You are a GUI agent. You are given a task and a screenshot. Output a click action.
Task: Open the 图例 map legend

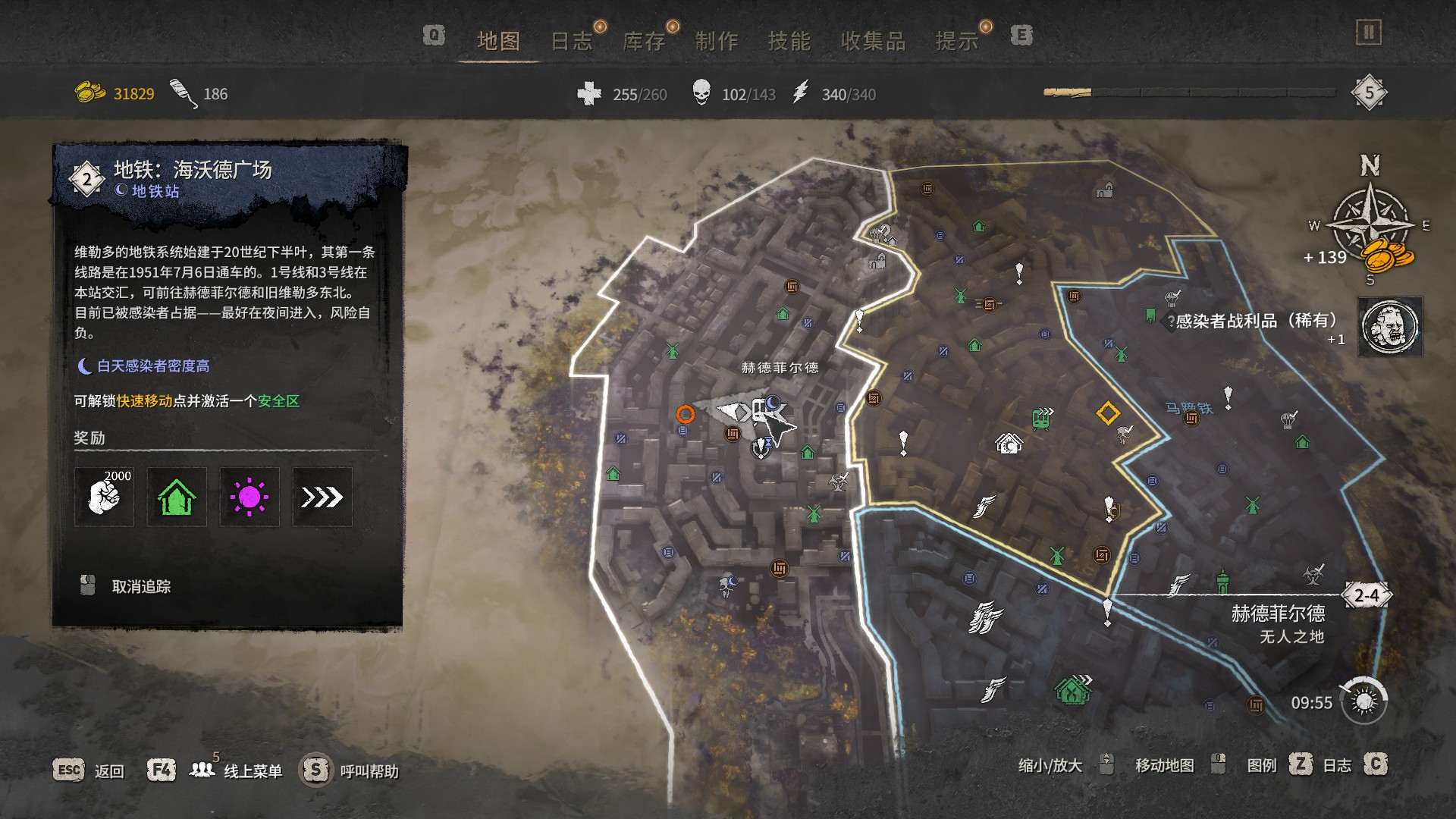1262,765
